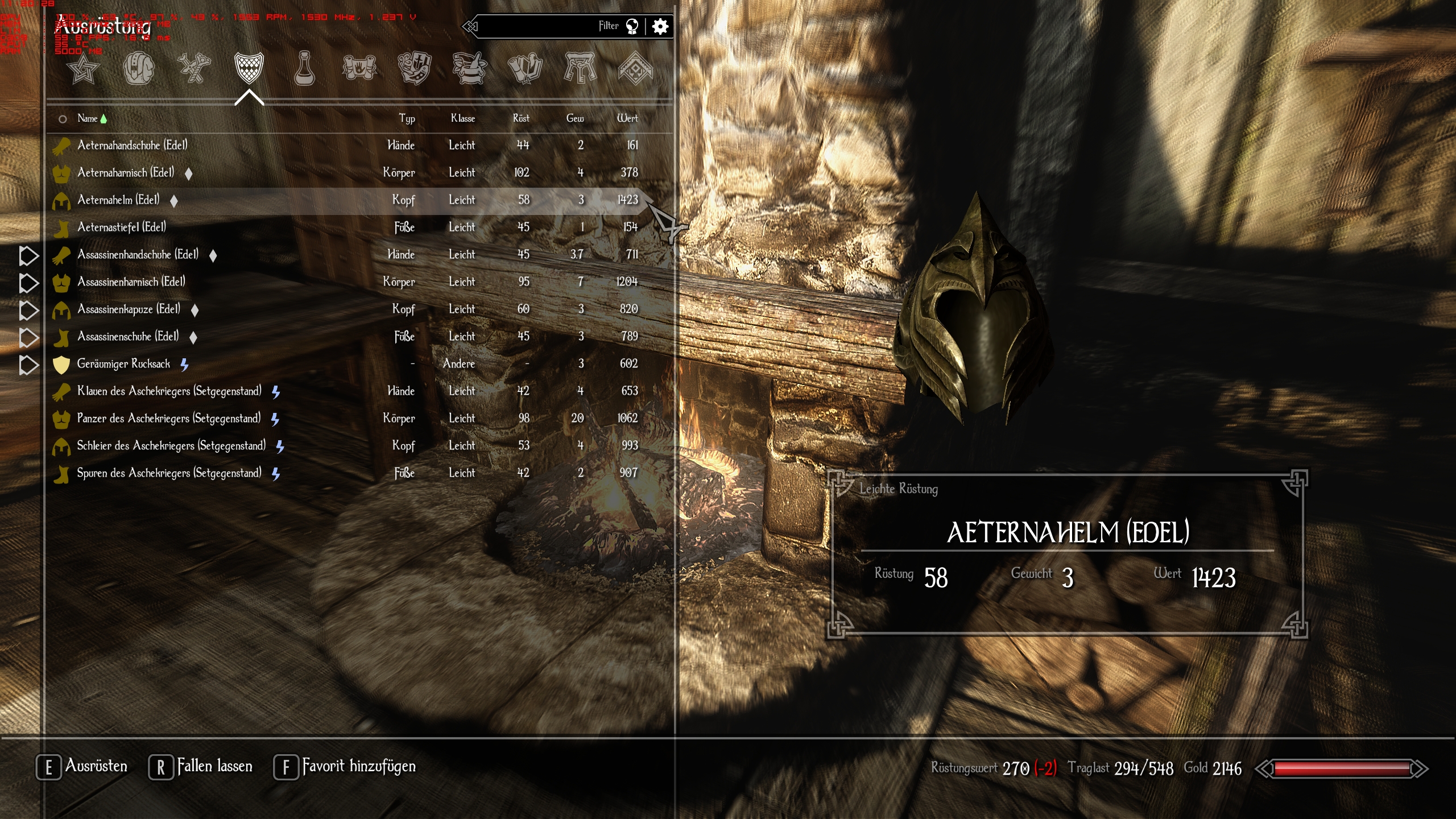Select the Aeternaharnisch (Edel) row
The width and height of the screenshot is (1456, 819).
[x=126, y=172]
